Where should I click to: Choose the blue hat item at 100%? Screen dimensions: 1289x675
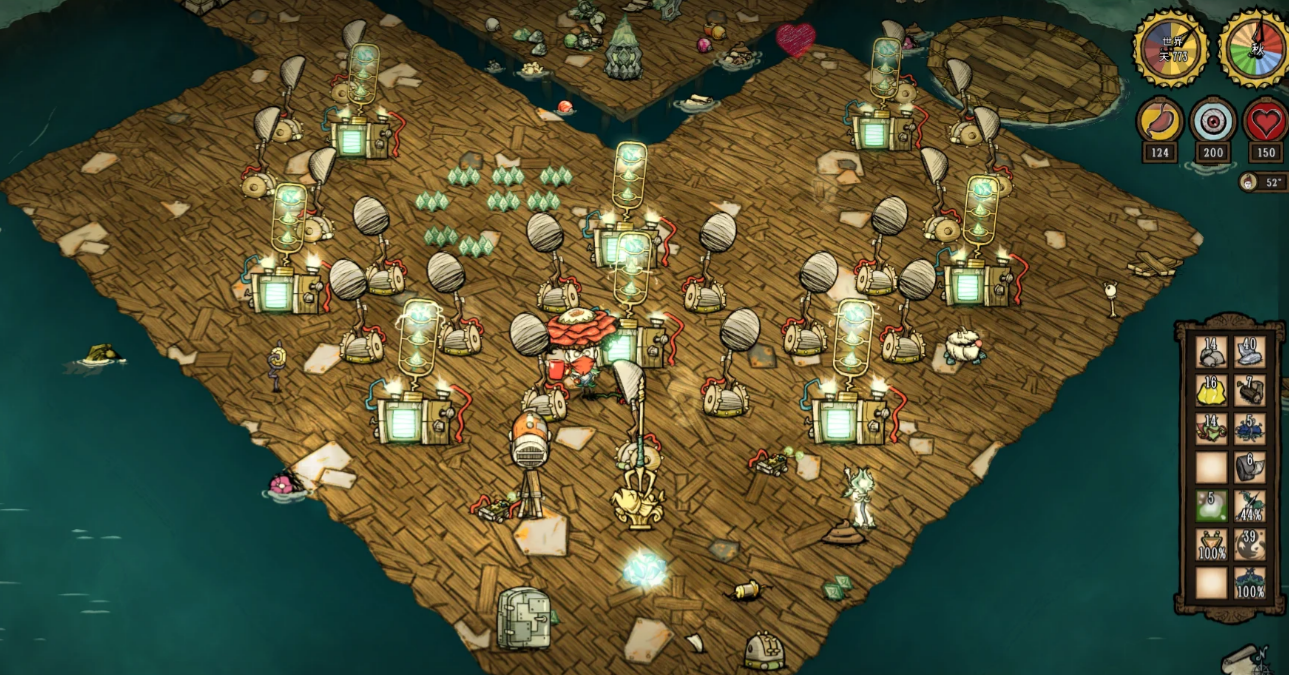click(x=1249, y=582)
